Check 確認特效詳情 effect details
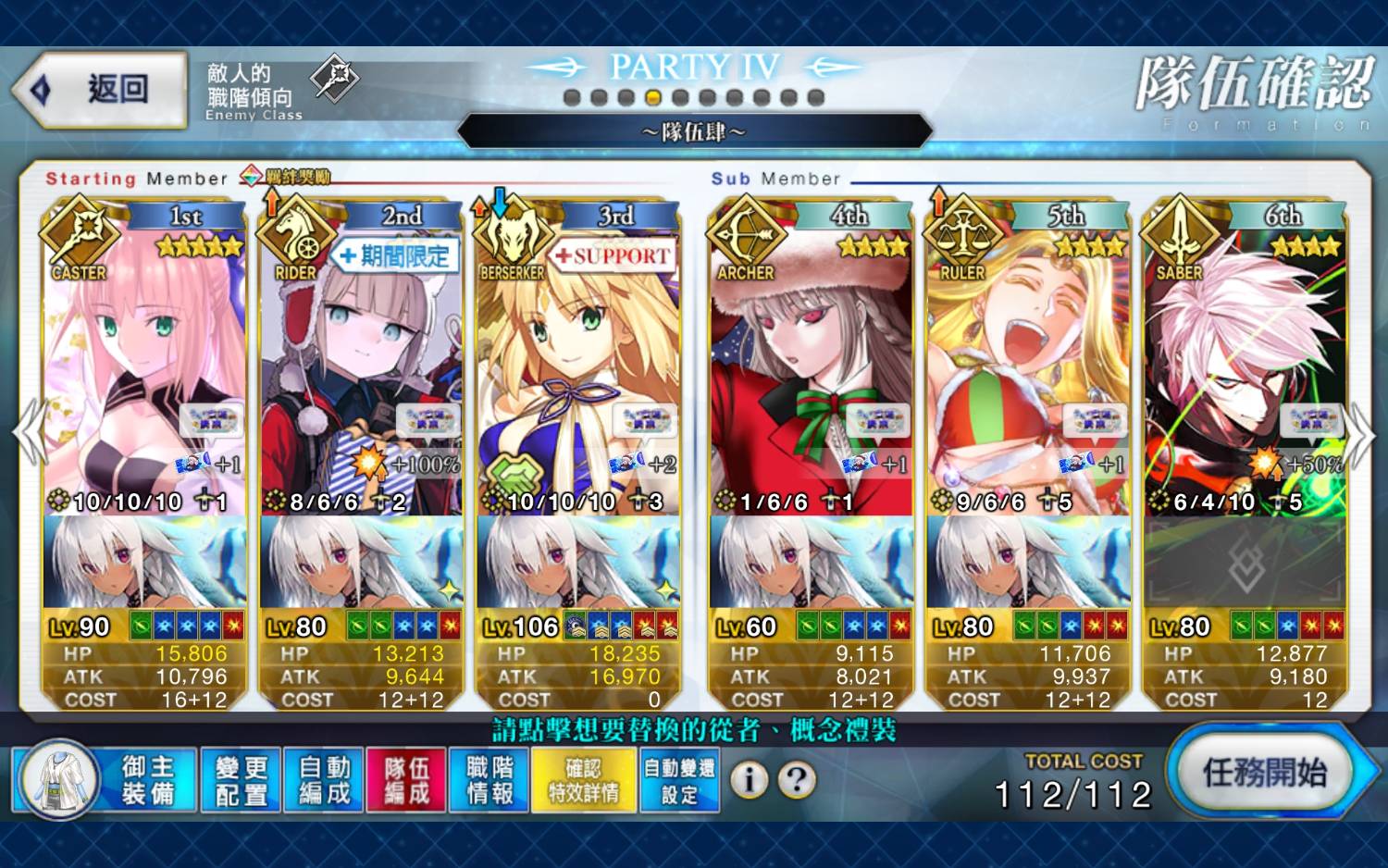 (x=583, y=780)
